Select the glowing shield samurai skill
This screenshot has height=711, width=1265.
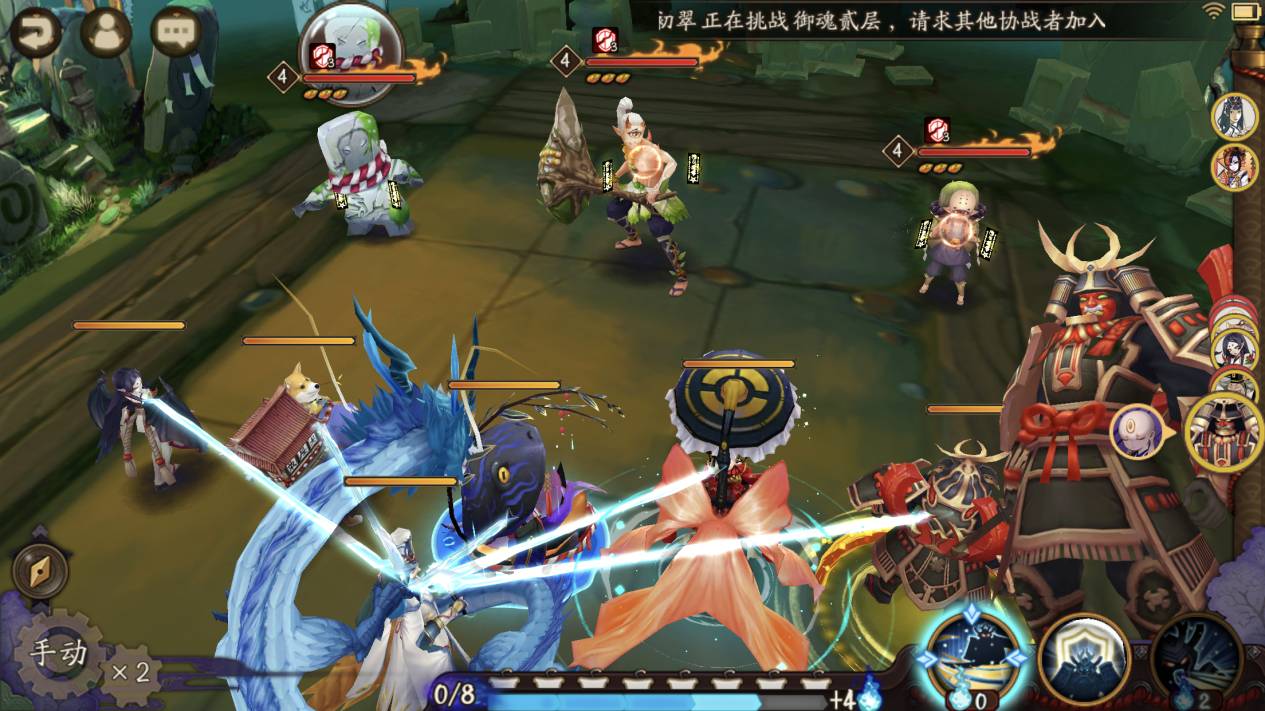[x=1084, y=657]
